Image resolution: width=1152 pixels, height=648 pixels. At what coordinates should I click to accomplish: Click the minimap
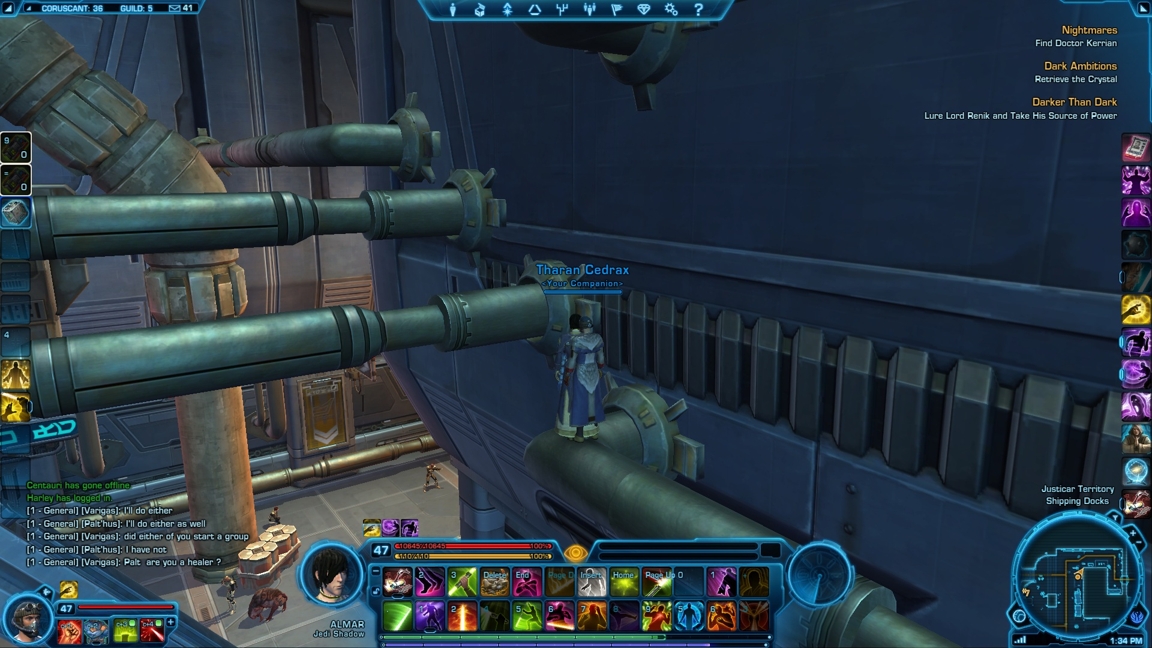click(1076, 578)
